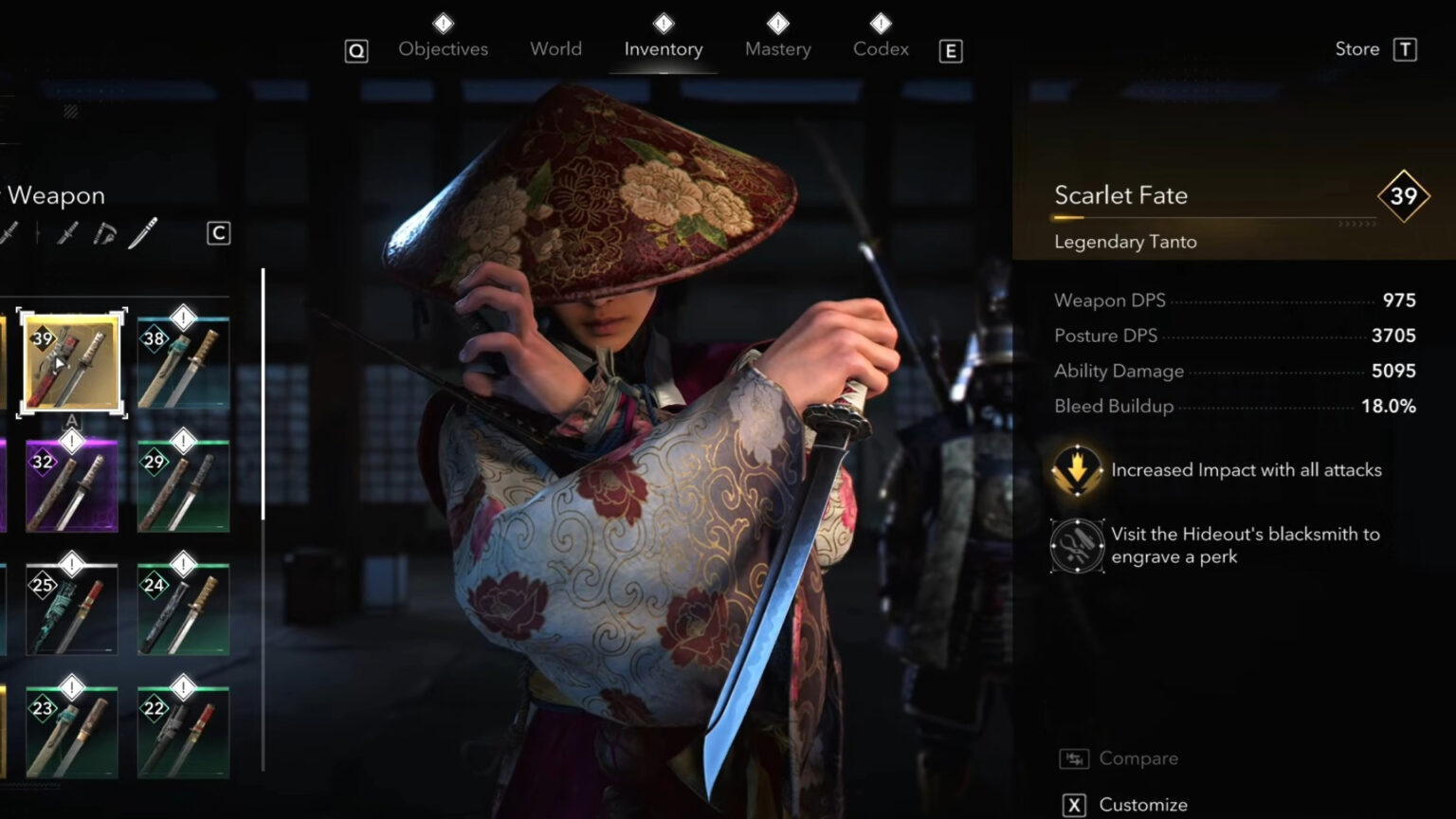Viewport: 1456px width, 819px height.
Task: Select the equipped level 39 Scarlet Fate thumbnail
Action: point(72,362)
